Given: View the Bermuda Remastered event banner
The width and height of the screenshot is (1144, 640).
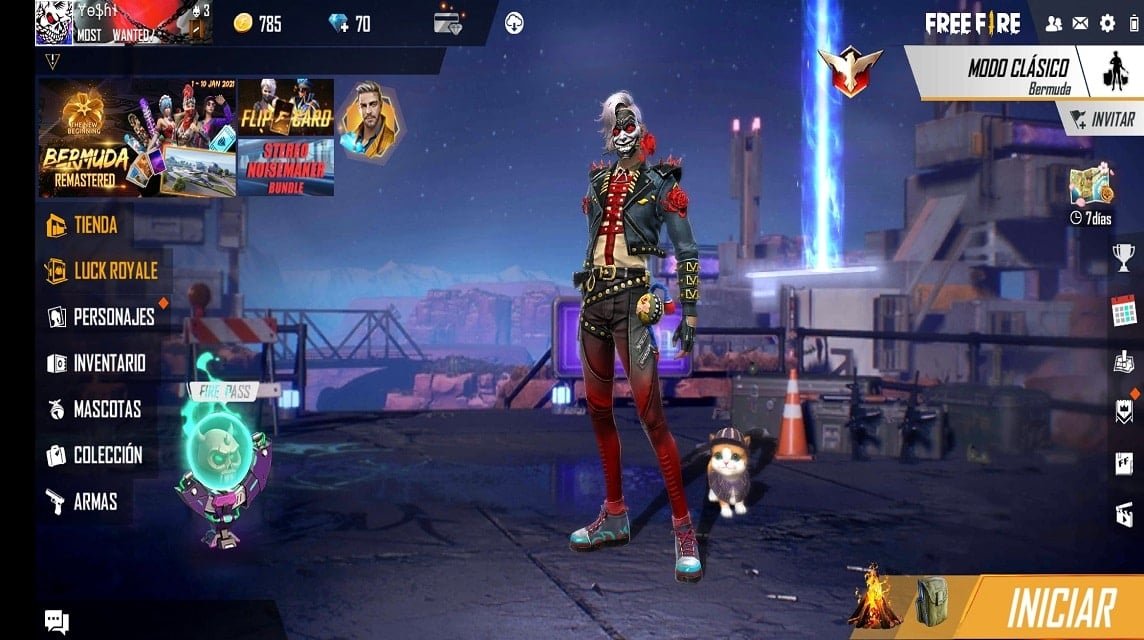Looking at the screenshot, I should coord(136,137).
